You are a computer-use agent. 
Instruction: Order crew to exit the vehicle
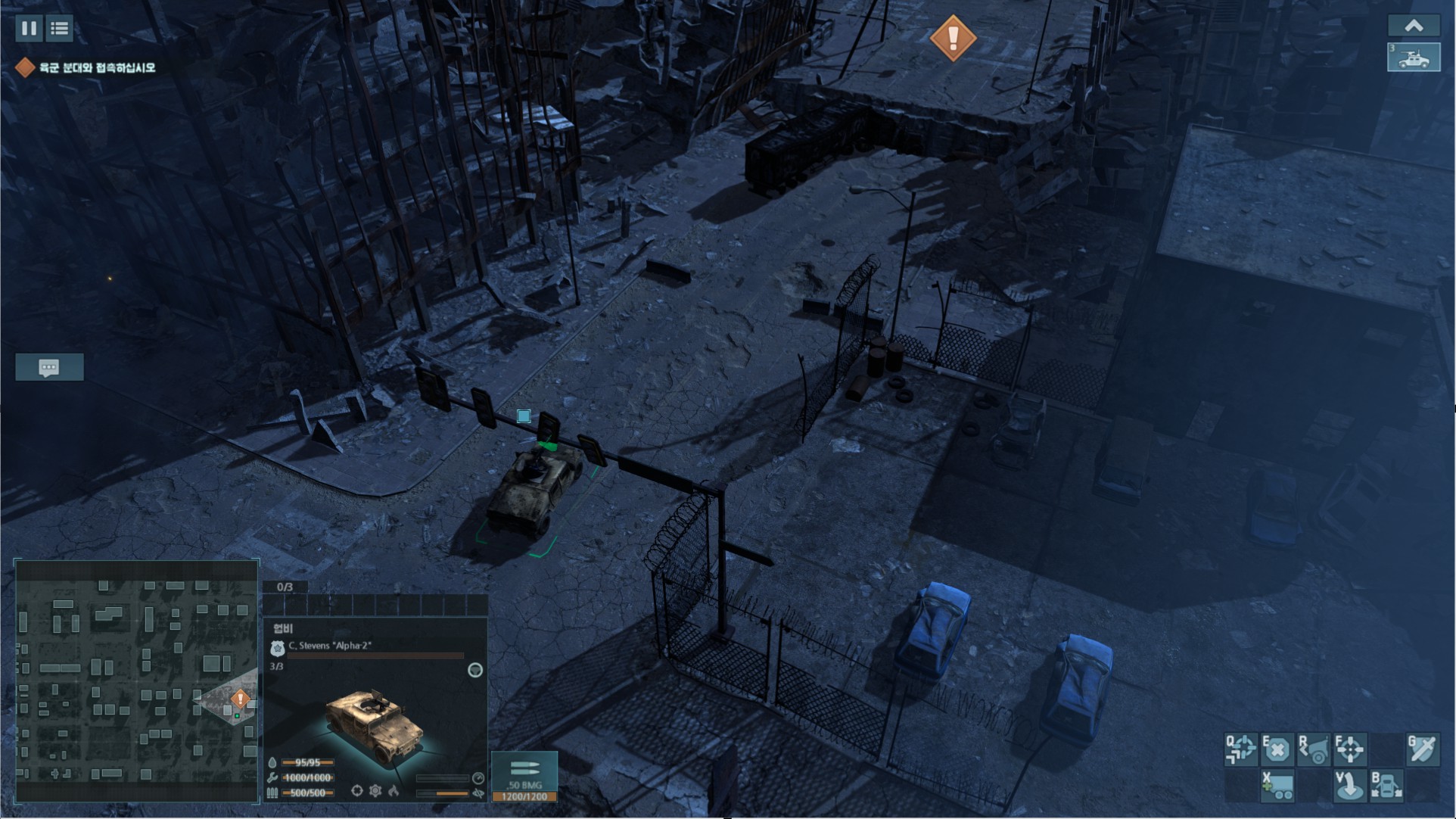[x=1386, y=786]
